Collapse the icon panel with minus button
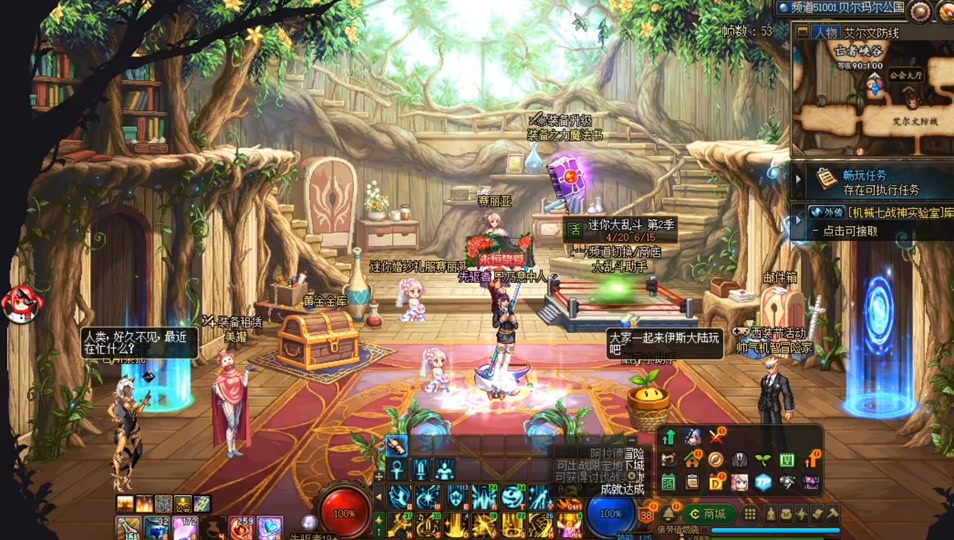 (x=632, y=440)
